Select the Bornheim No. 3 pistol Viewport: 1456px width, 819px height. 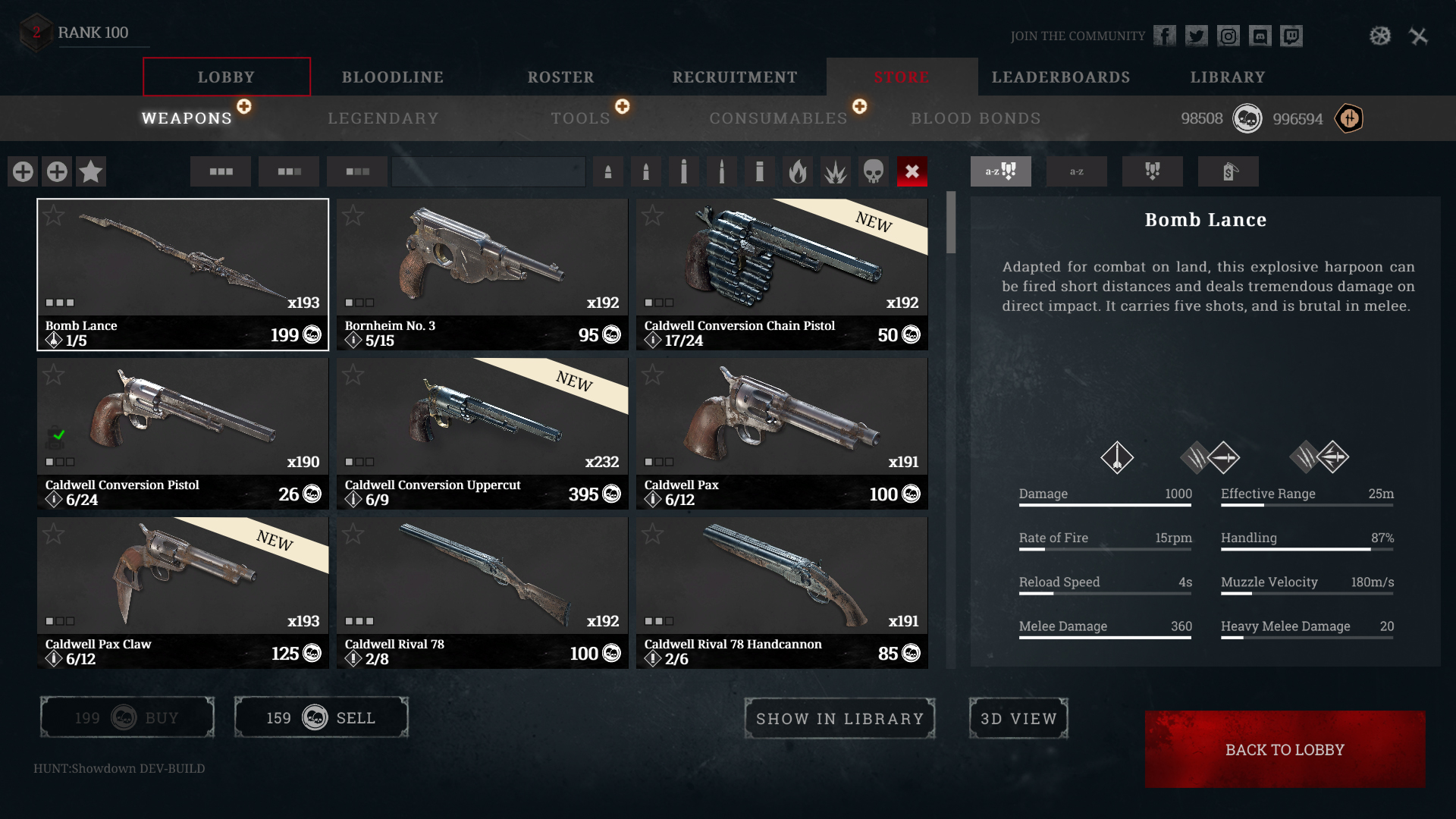(482, 274)
